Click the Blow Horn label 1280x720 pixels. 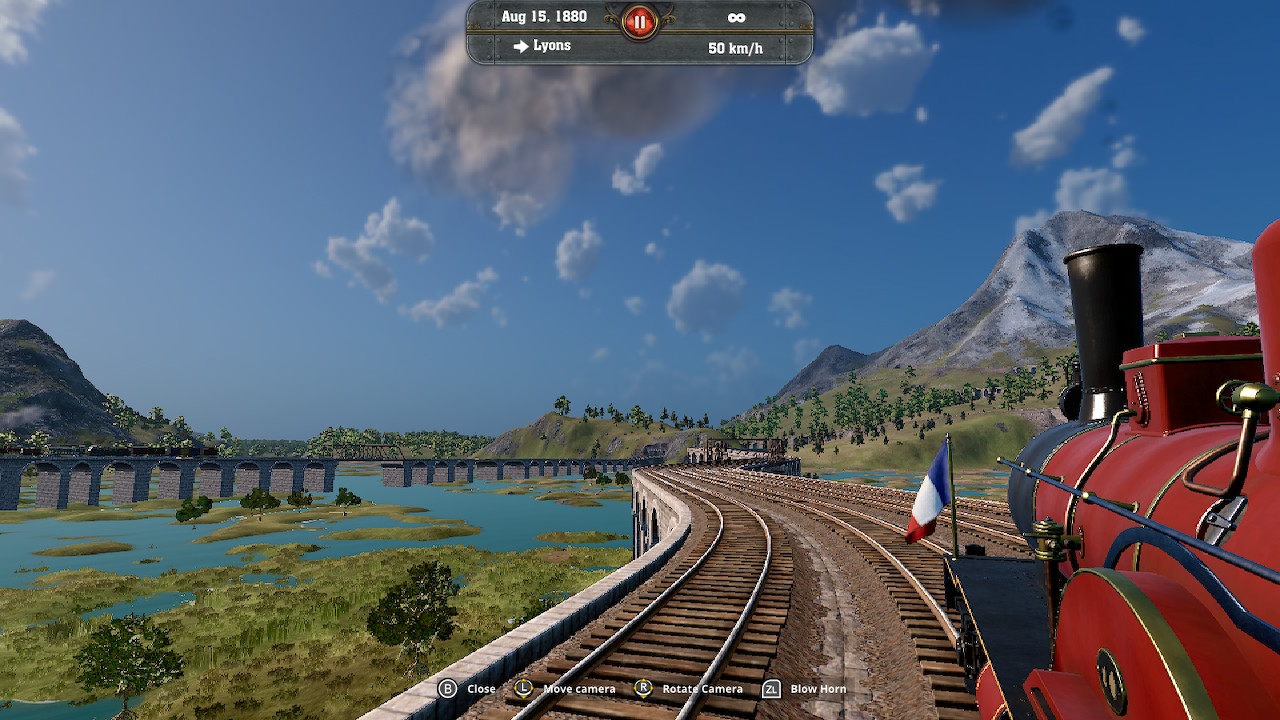[x=820, y=688]
